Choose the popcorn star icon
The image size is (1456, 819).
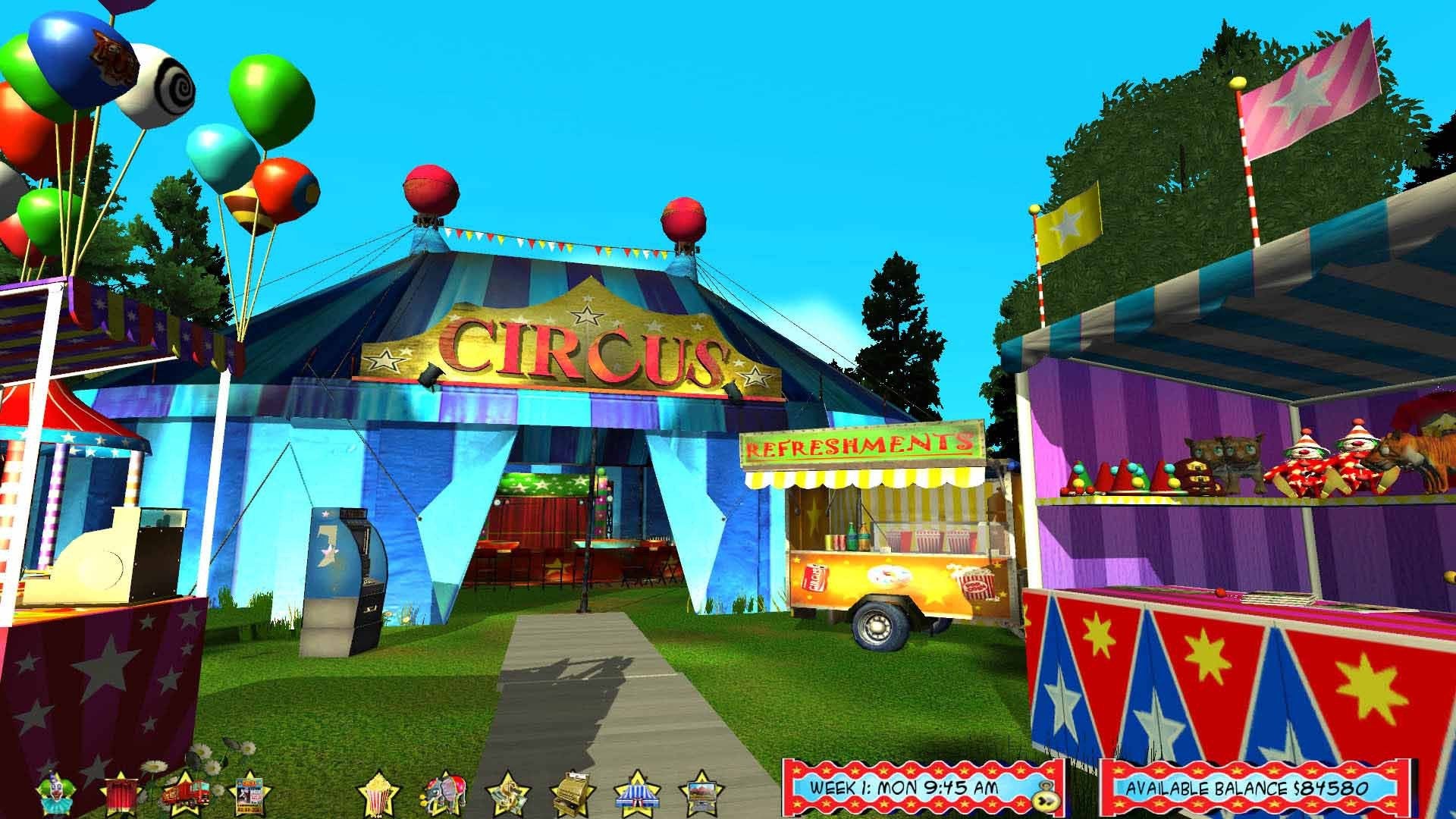[378, 792]
